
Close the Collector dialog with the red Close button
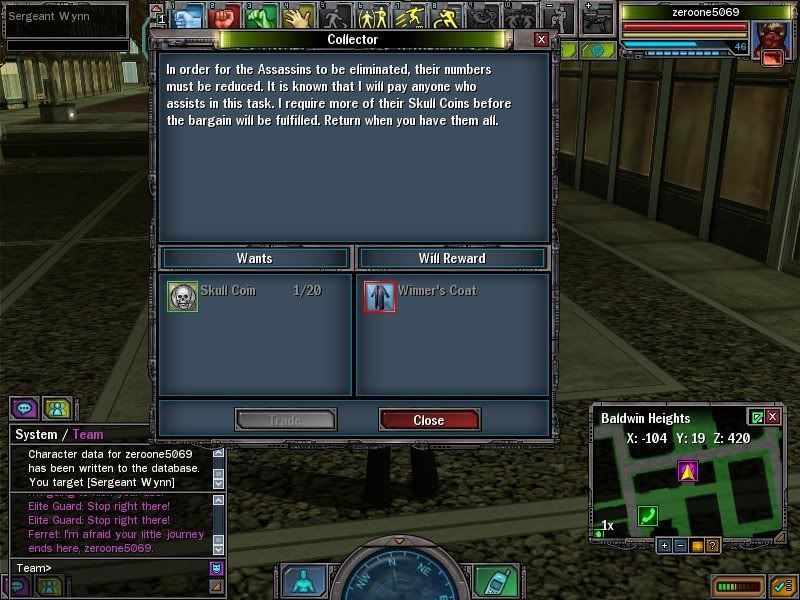click(x=429, y=420)
